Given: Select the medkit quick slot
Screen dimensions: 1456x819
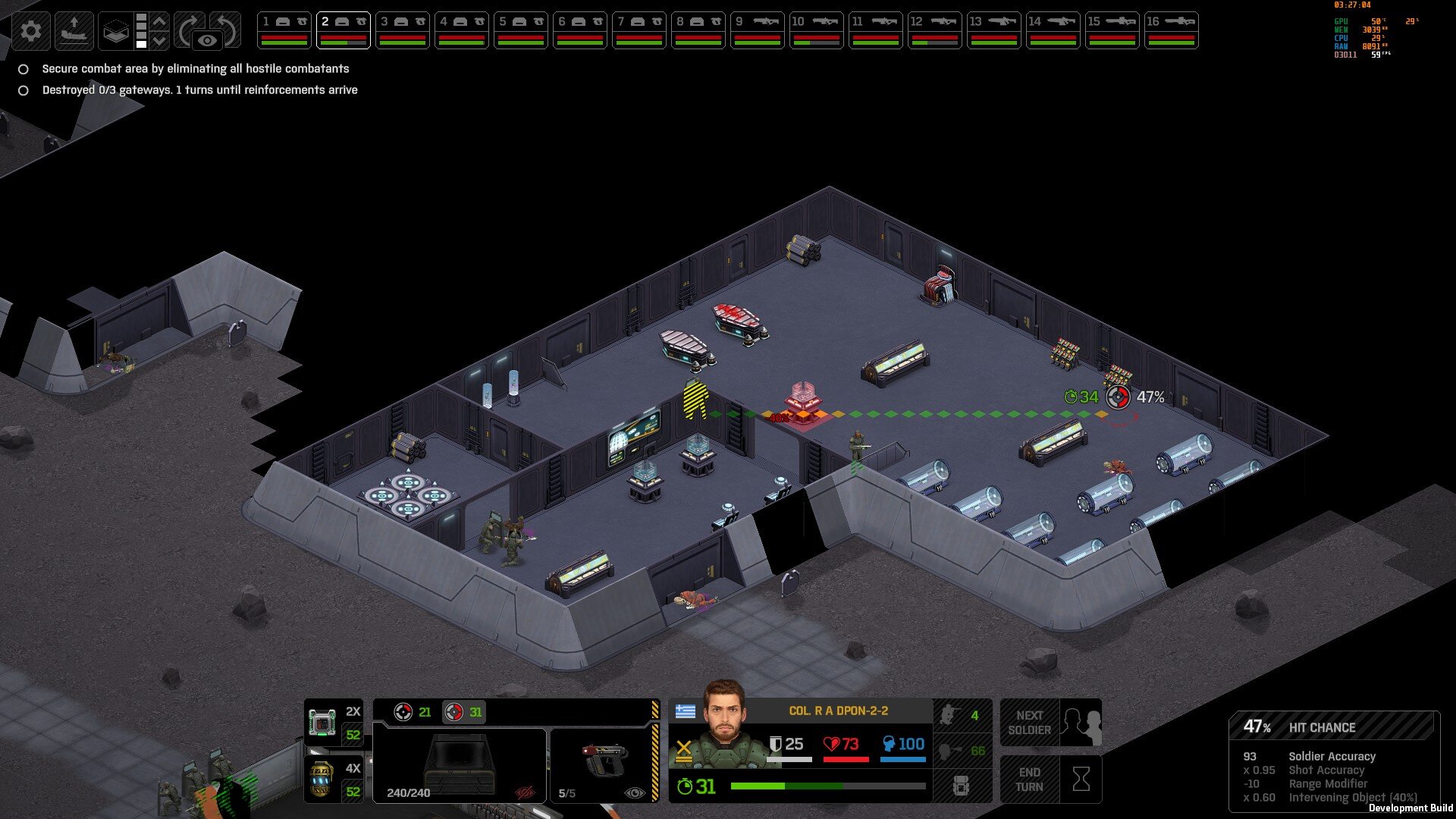Looking at the screenshot, I should pos(333,723).
